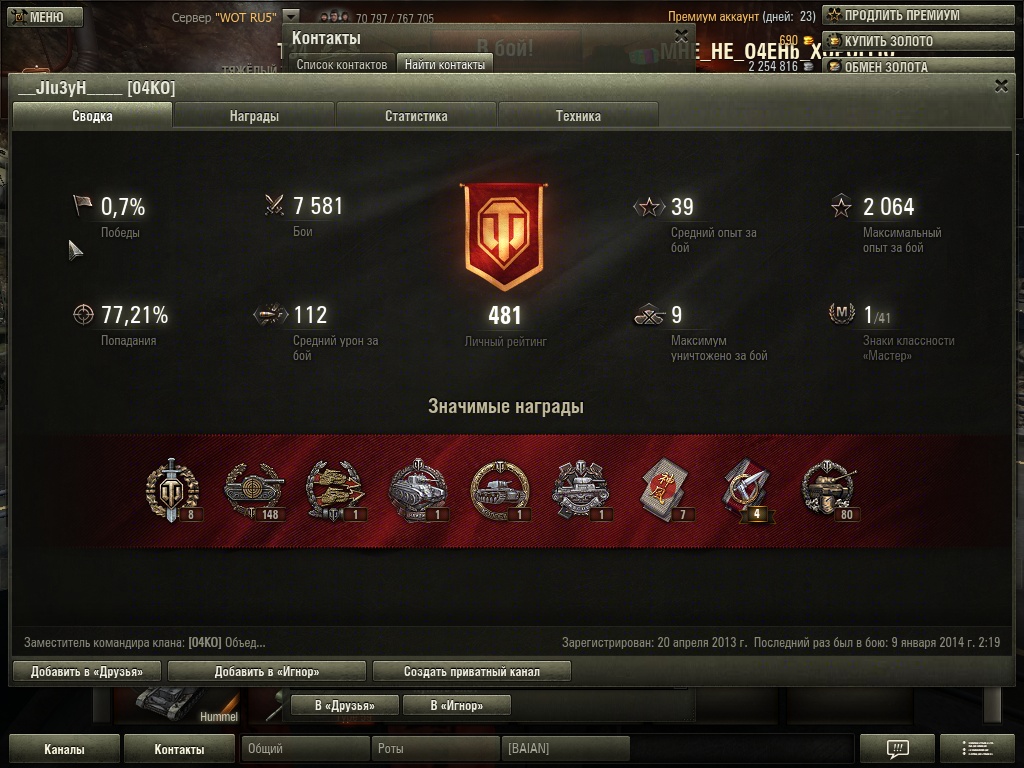
Task: Switch to the Список контактов tab
Action: [x=341, y=64]
